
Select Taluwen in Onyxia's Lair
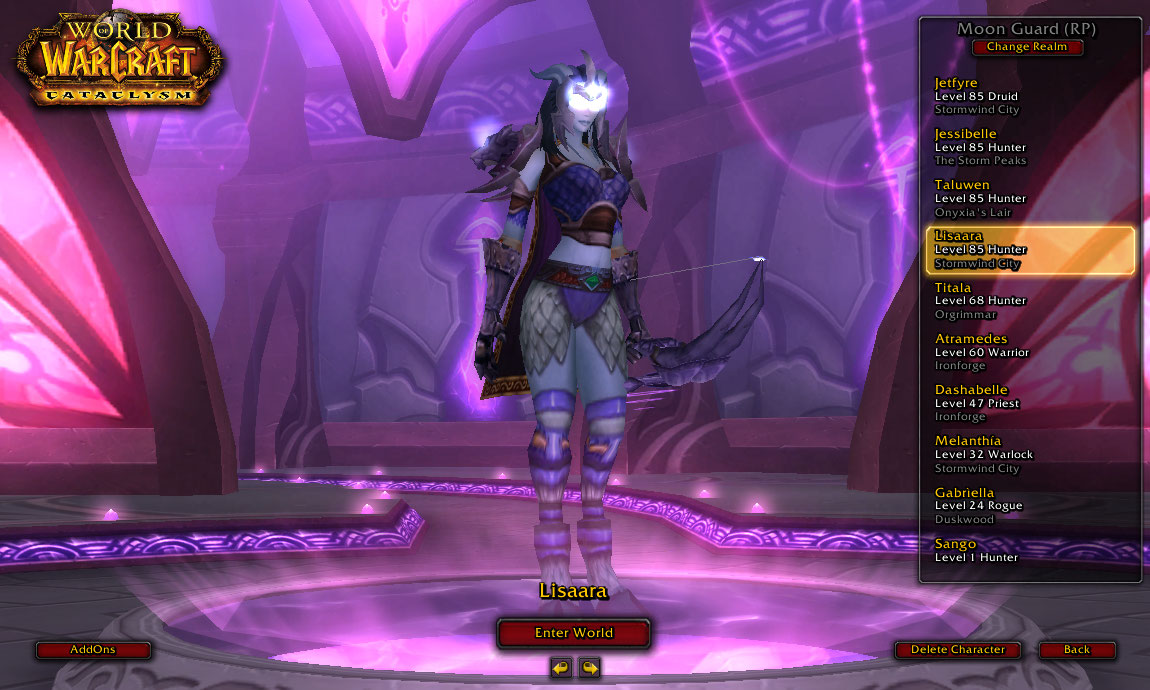[1030, 198]
